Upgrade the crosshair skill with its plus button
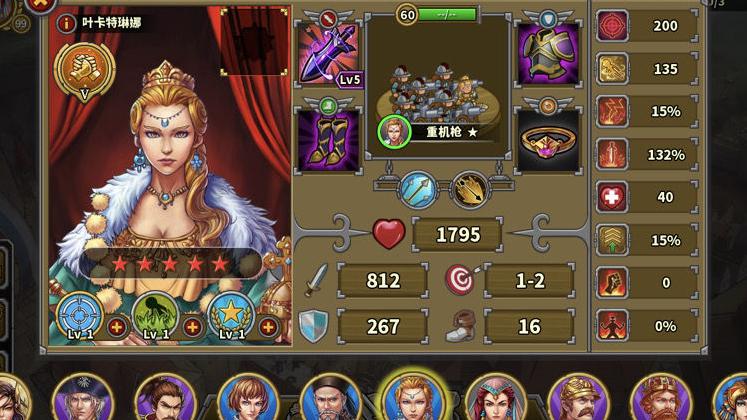The image size is (747, 420). 117,326
